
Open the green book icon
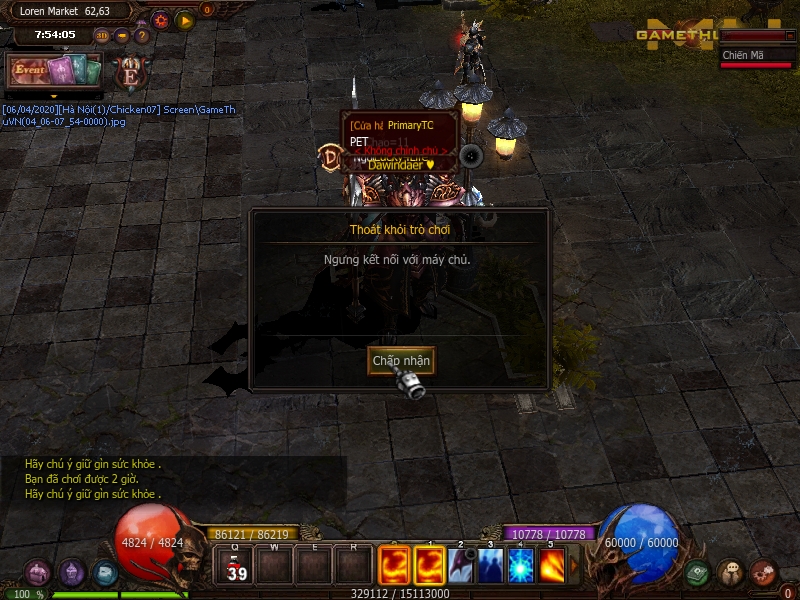pyautogui.click(x=697, y=573)
